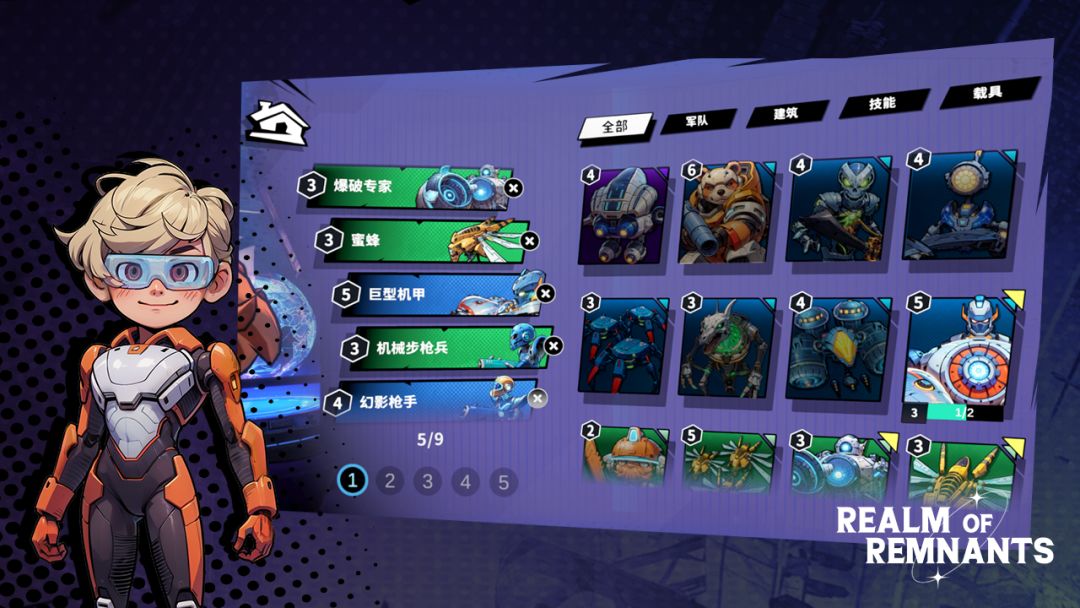Remove 爆破专家 from the deck

(514, 187)
